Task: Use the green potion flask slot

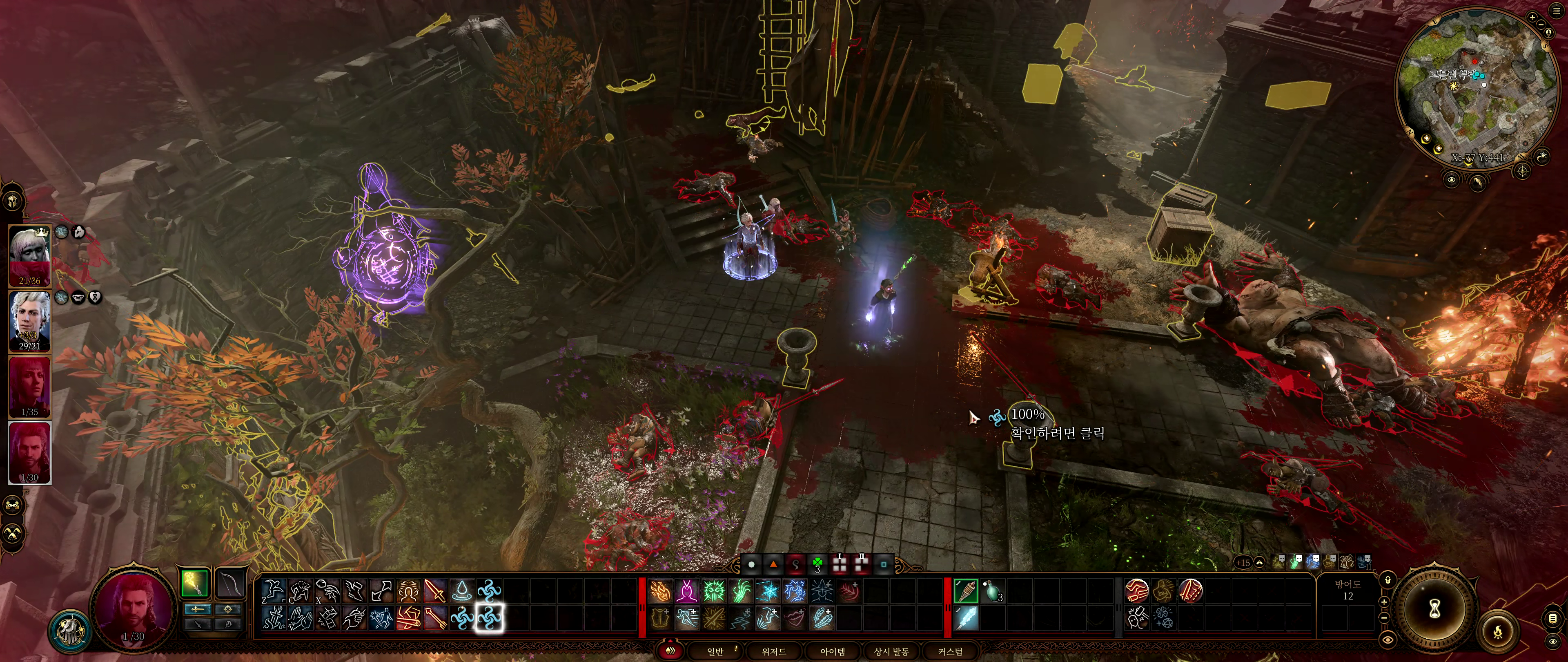Action: [x=991, y=591]
